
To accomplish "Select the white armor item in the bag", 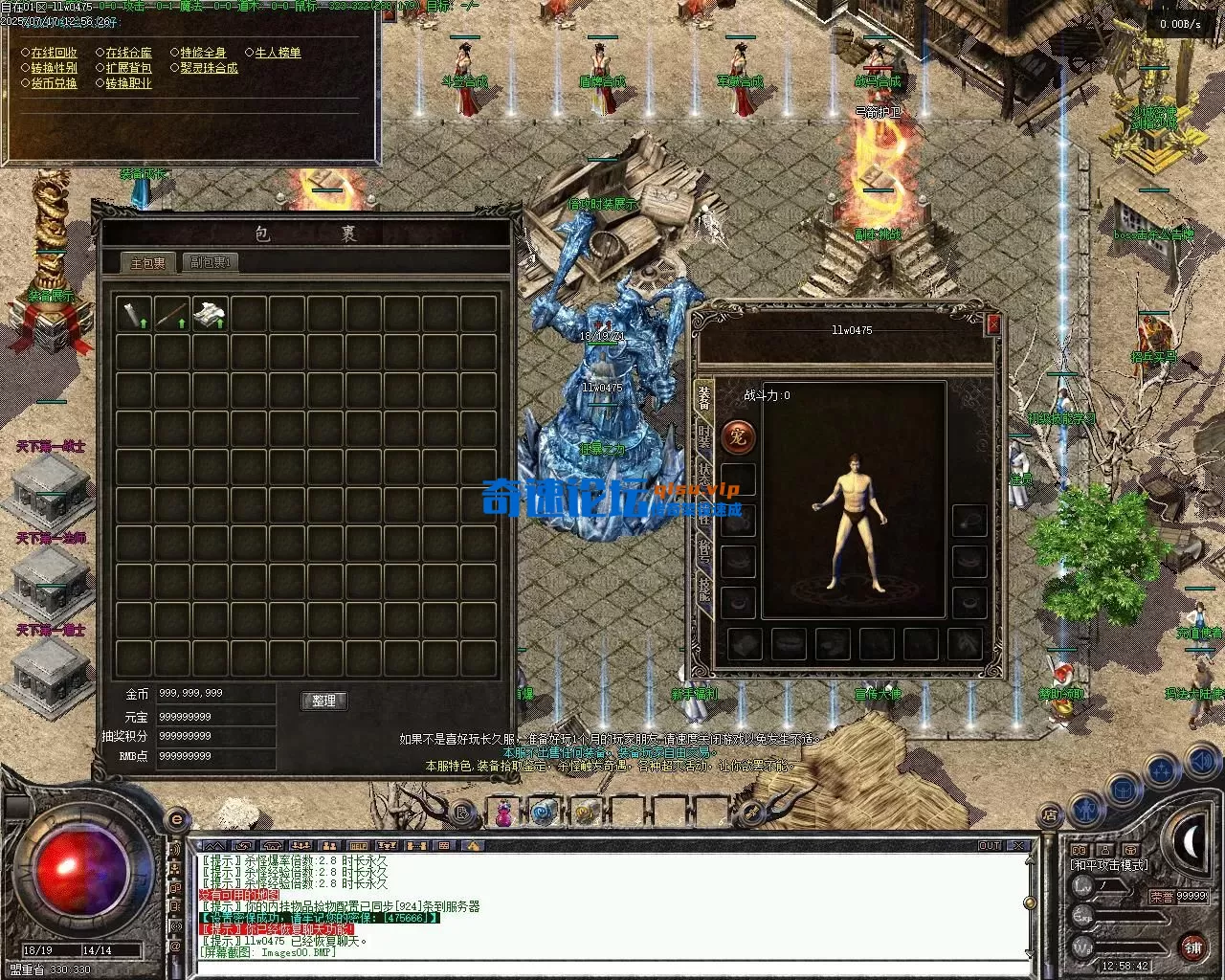I will click(211, 314).
